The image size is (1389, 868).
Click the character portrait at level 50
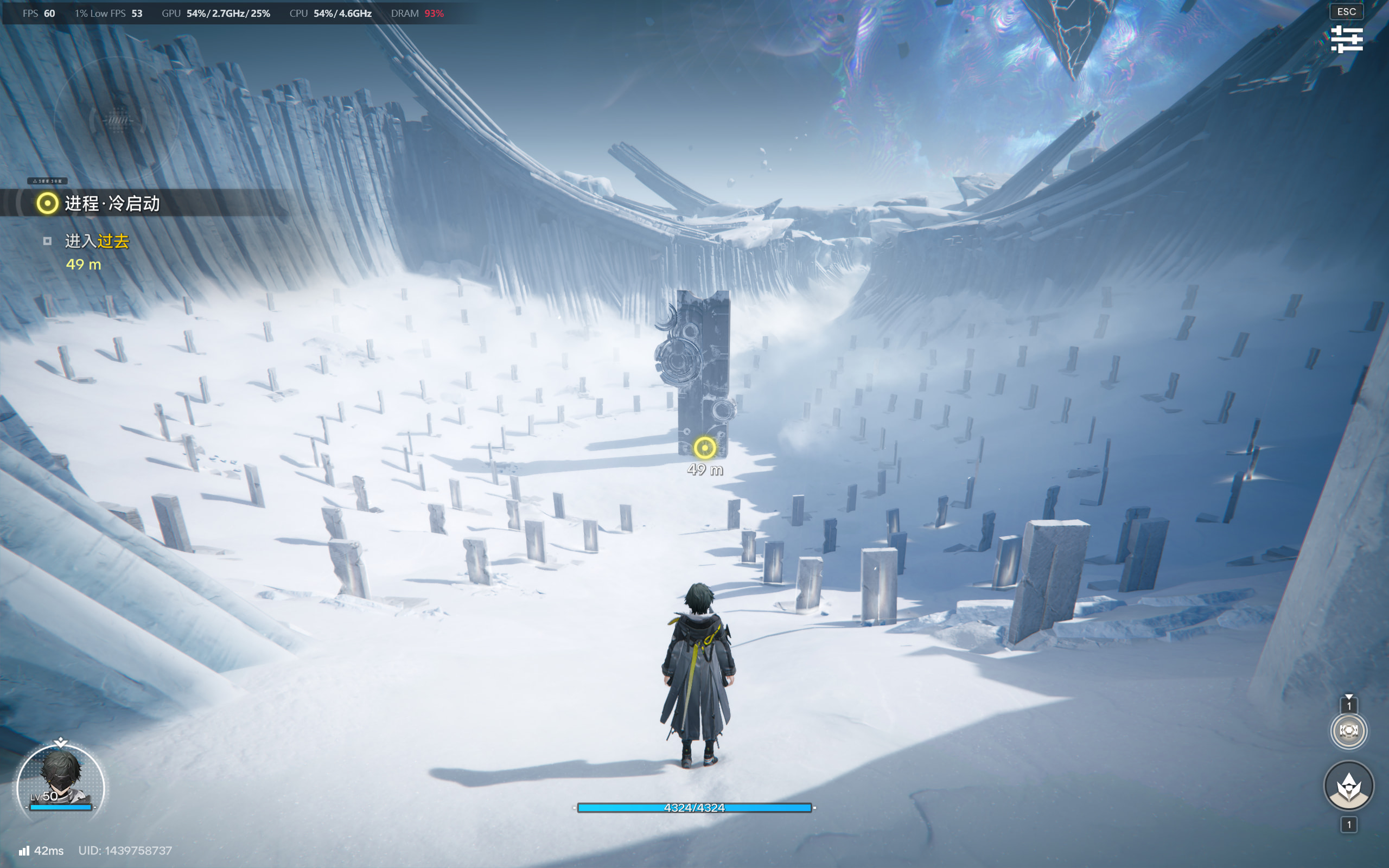pyautogui.click(x=60, y=780)
